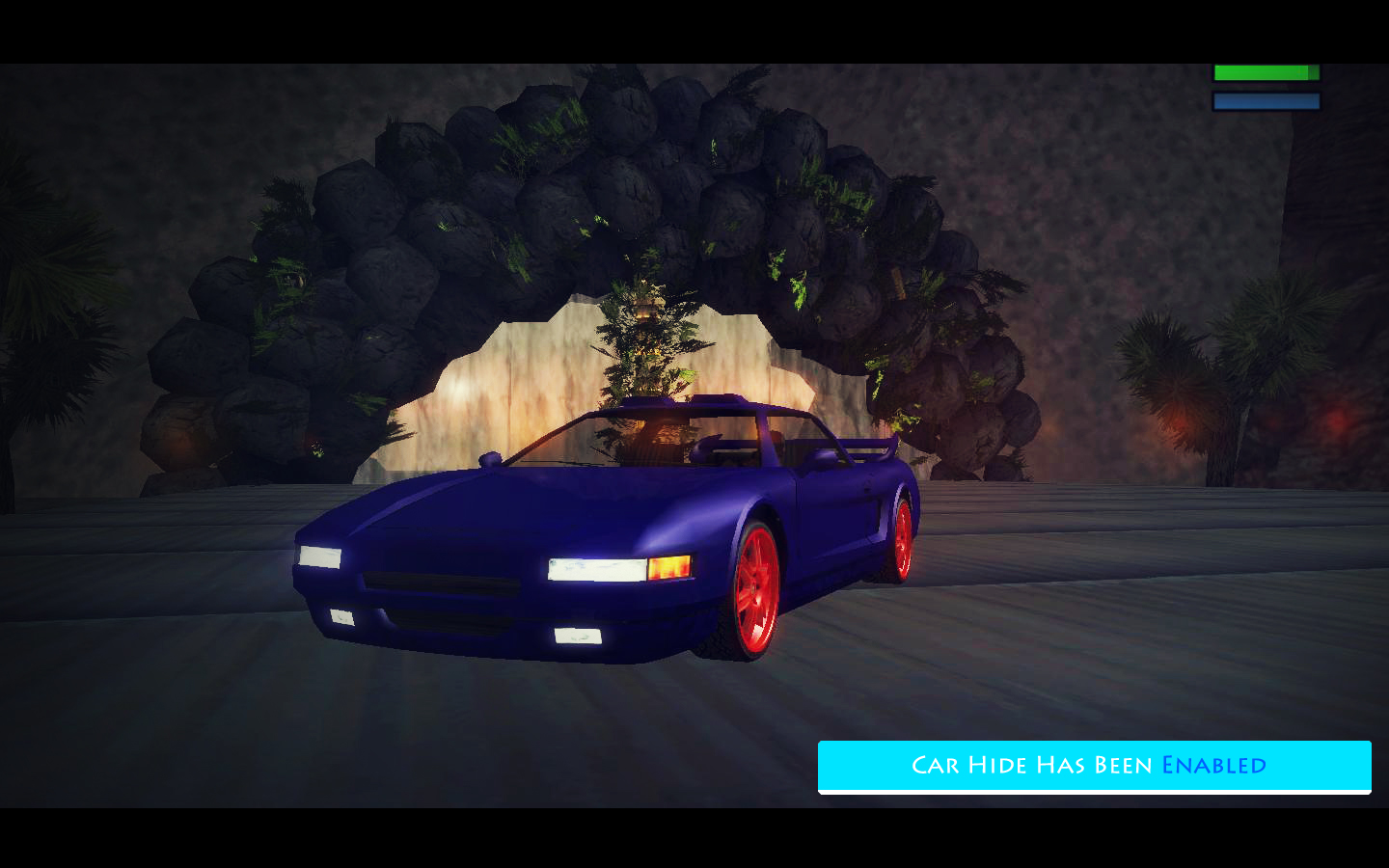
Task: Dismiss the Car Hide Has Been Enabled notification
Action: click(1094, 766)
